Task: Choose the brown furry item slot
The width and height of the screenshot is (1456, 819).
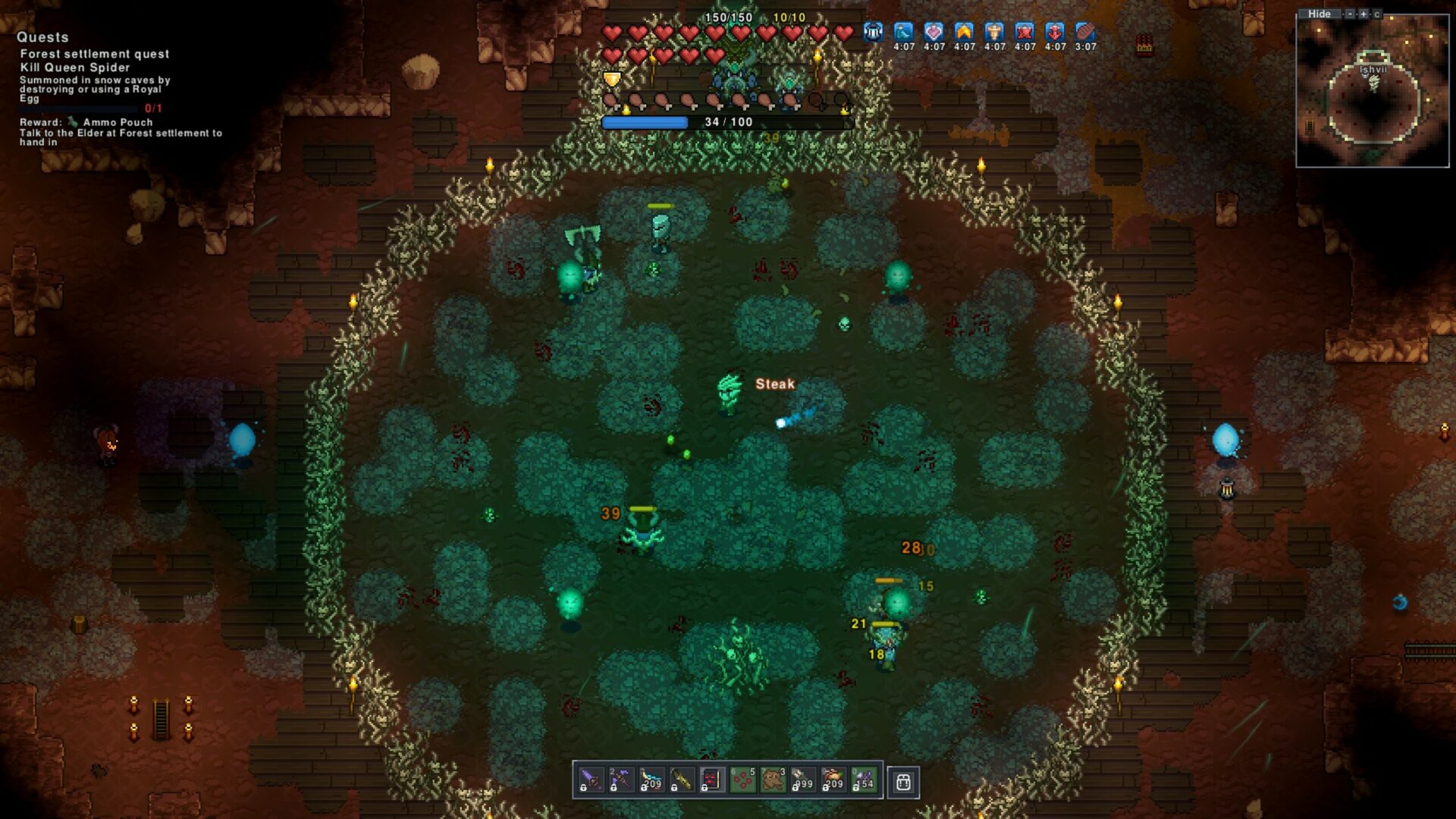Action: point(773,780)
